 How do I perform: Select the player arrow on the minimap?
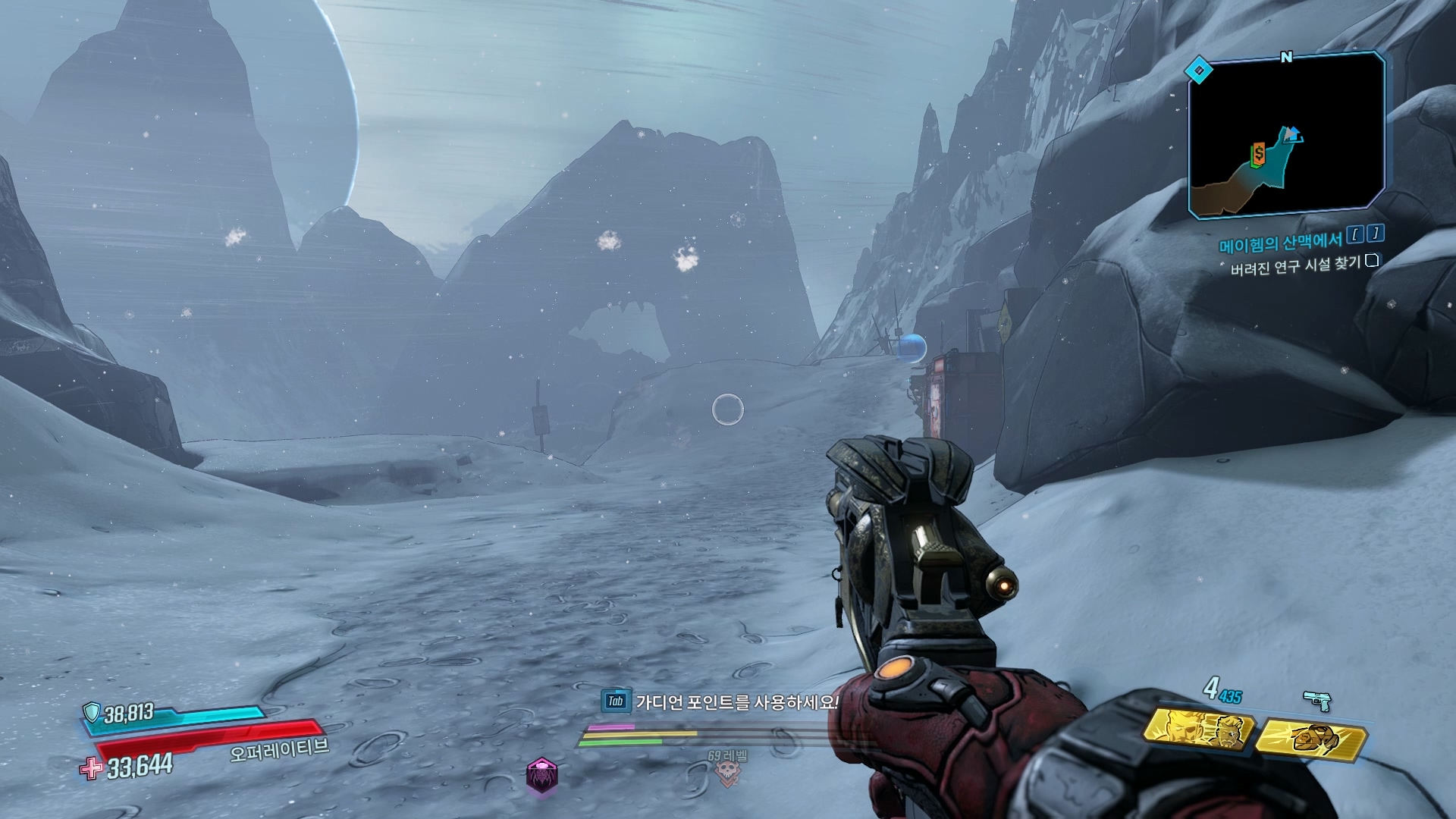click(x=1293, y=134)
